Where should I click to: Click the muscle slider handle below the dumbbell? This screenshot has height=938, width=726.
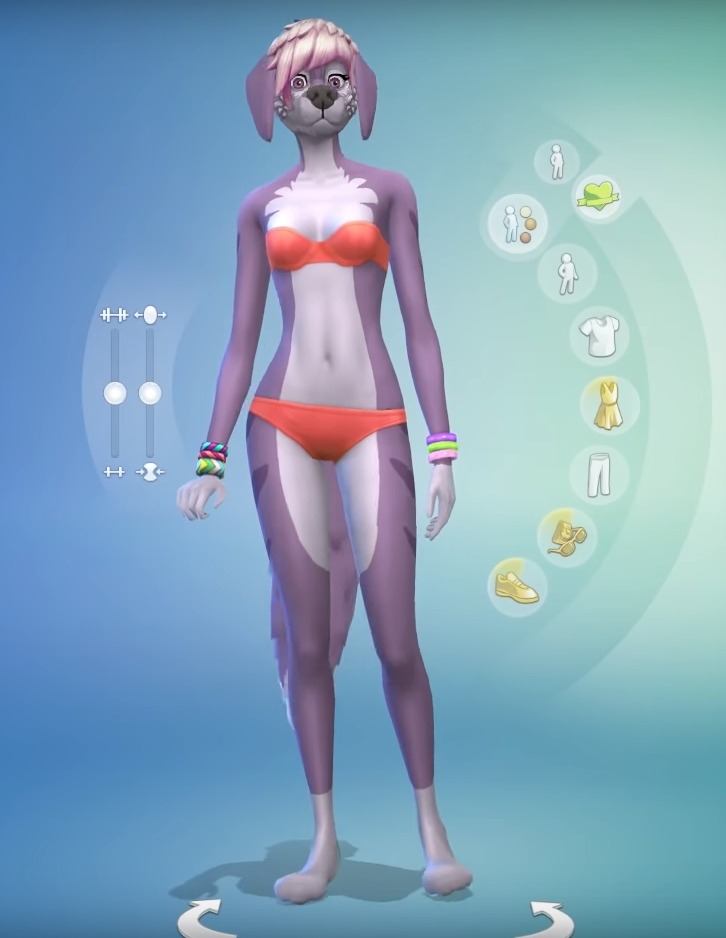coord(115,393)
